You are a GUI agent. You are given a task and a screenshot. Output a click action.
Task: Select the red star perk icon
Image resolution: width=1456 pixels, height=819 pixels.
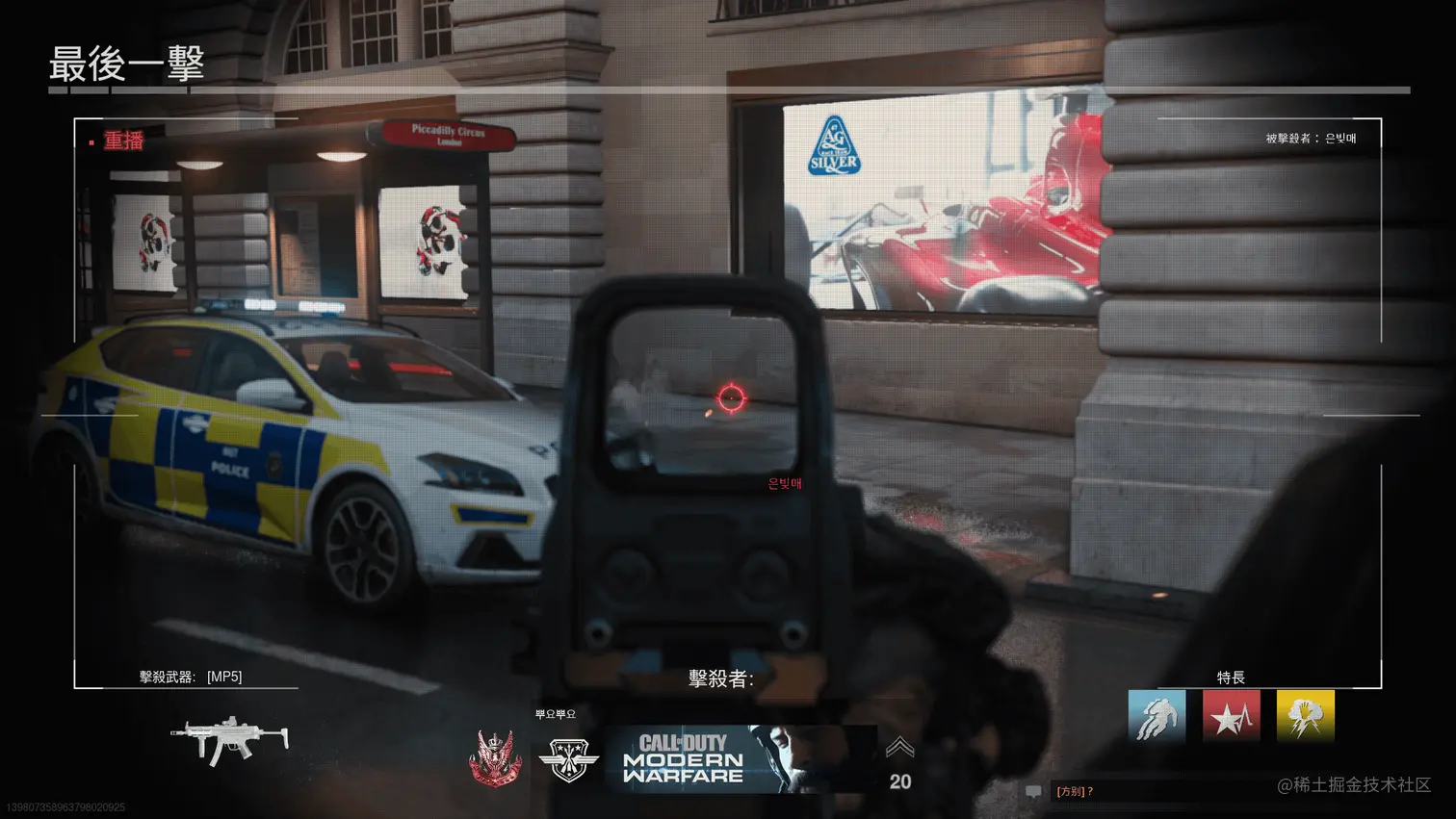click(x=1231, y=717)
